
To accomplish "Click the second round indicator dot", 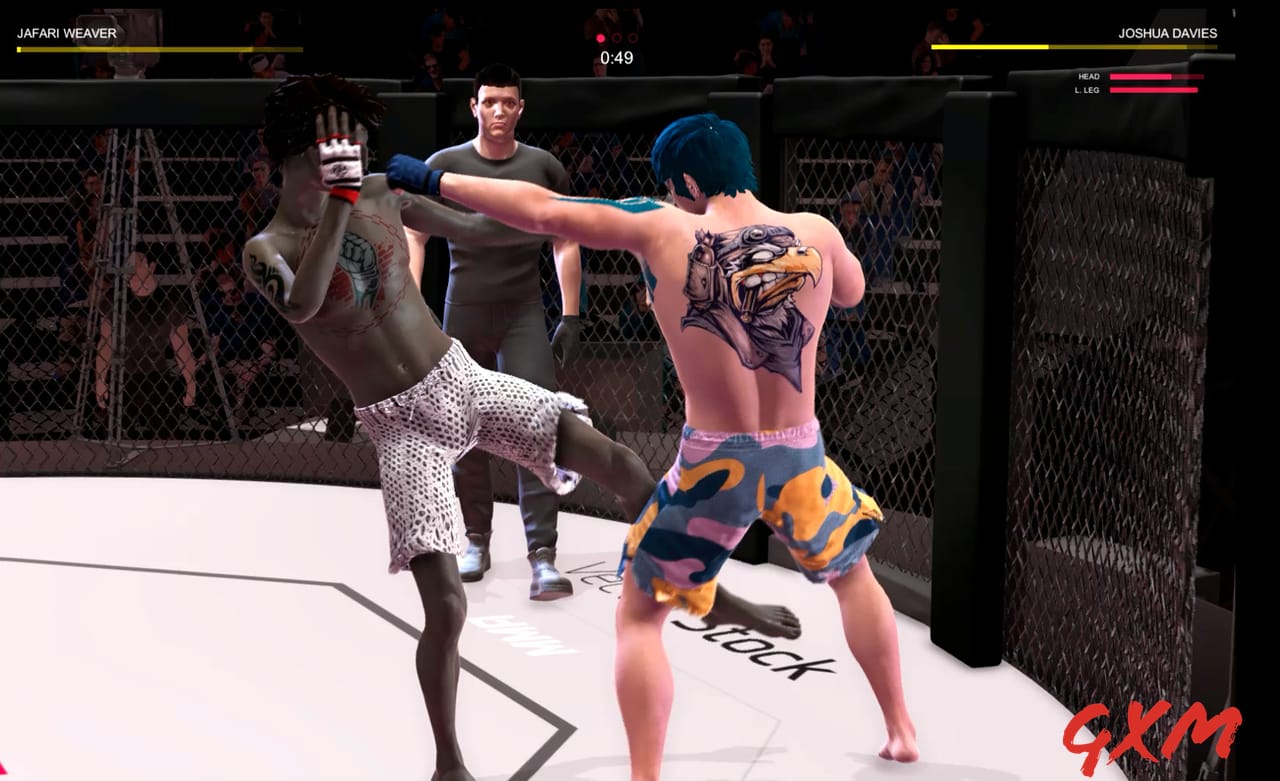I will (617, 38).
